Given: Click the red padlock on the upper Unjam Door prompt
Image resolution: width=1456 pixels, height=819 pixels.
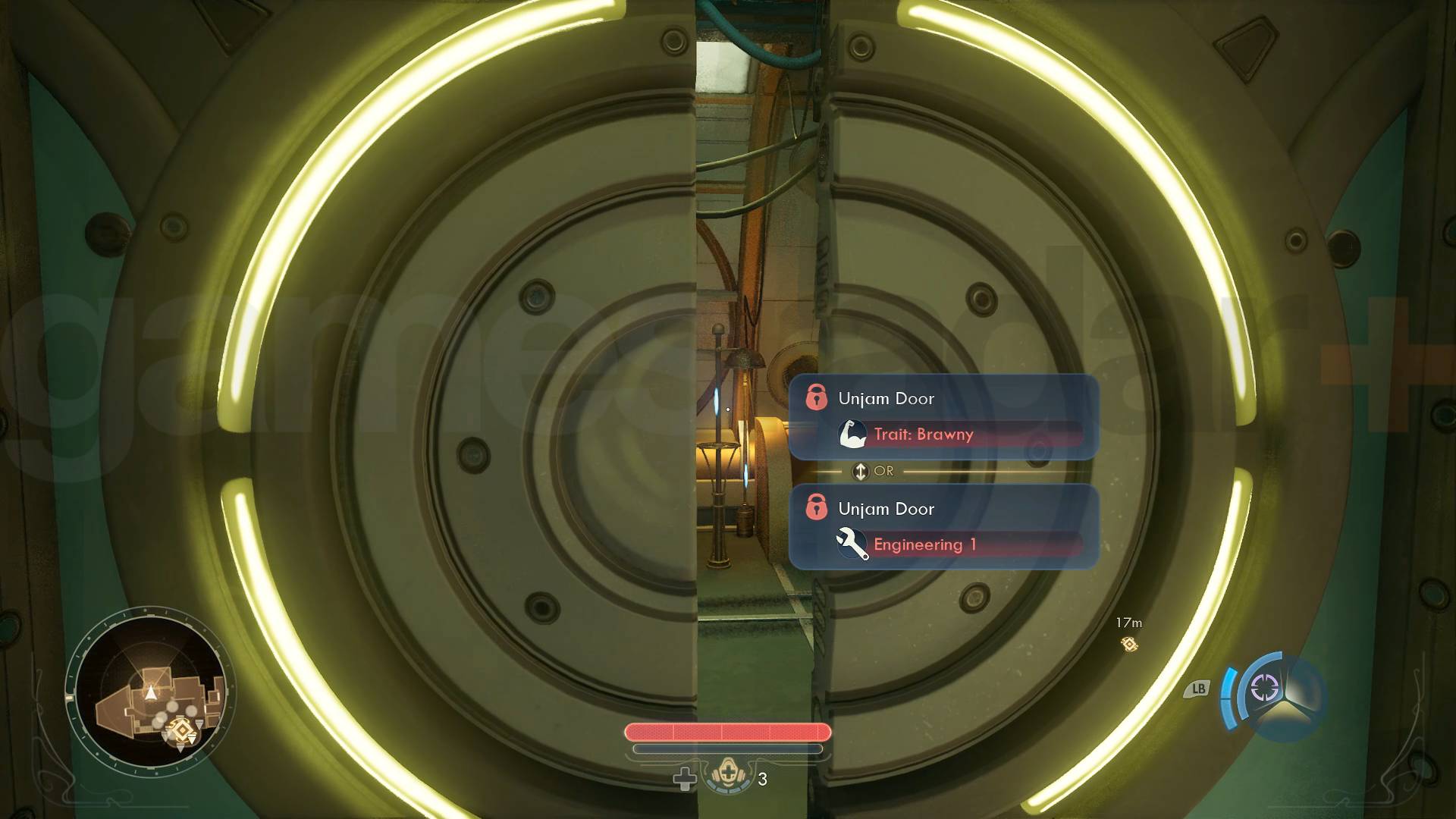Looking at the screenshot, I should [x=818, y=397].
